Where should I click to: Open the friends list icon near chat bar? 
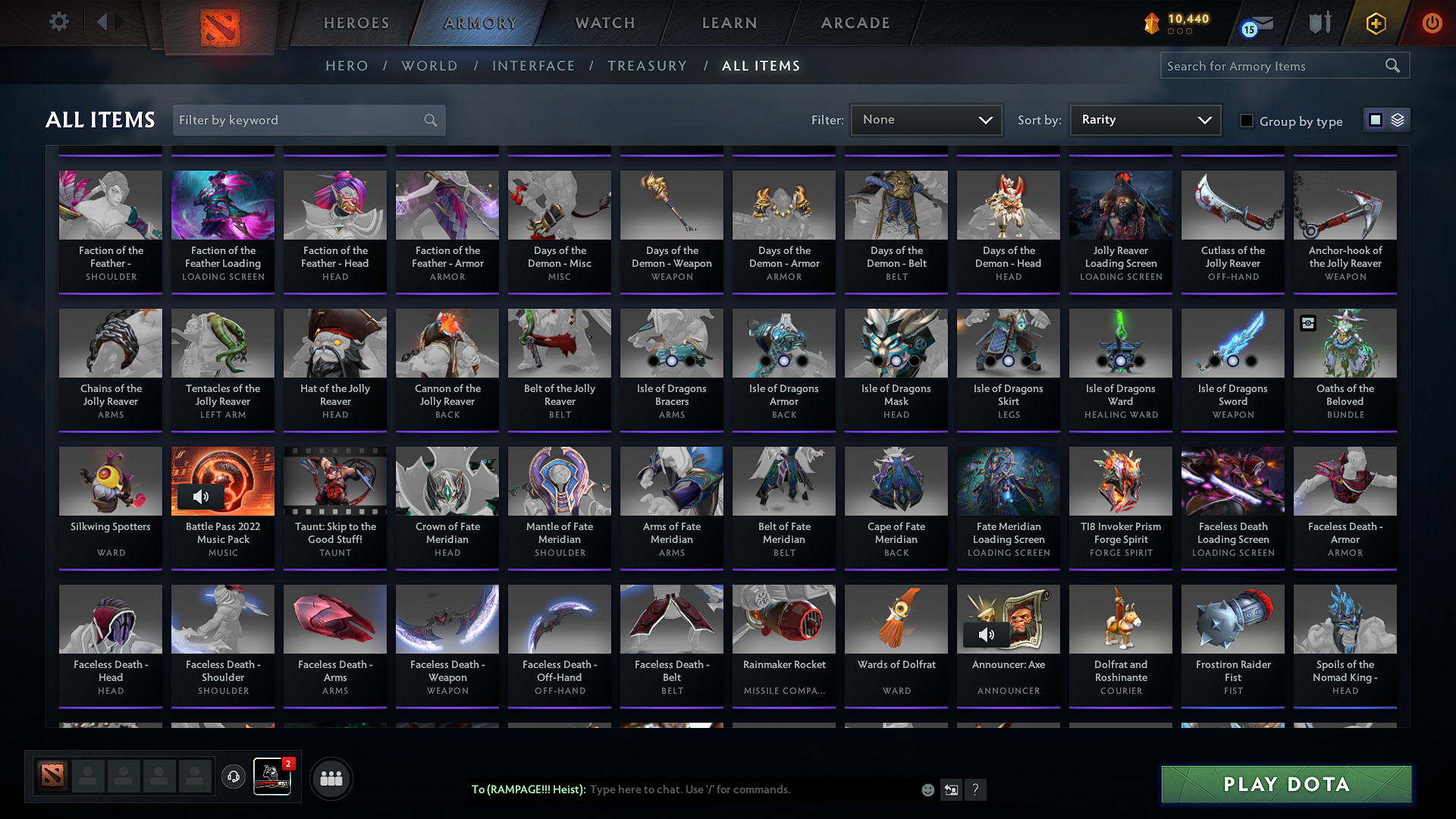coord(330,778)
